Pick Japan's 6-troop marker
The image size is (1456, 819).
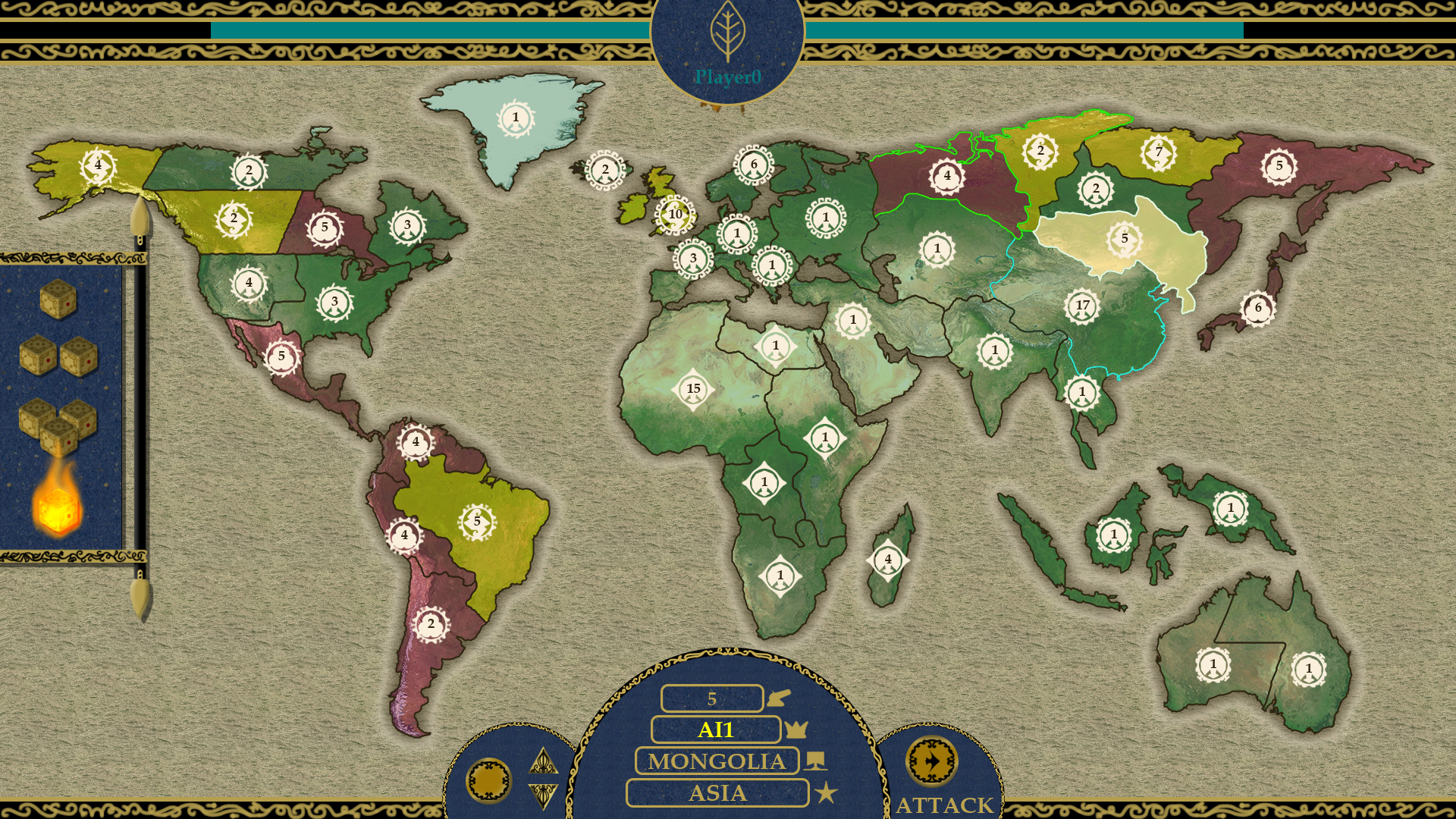pyautogui.click(x=1258, y=308)
